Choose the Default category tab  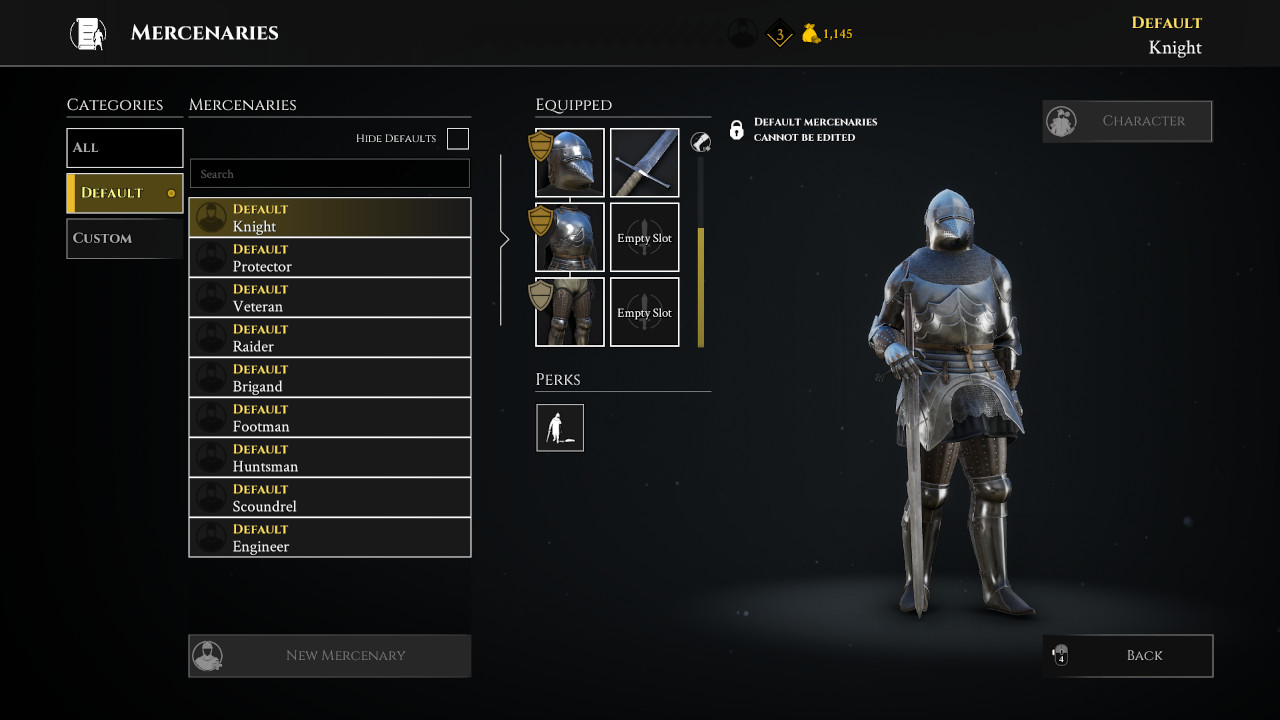click(125, 193)
